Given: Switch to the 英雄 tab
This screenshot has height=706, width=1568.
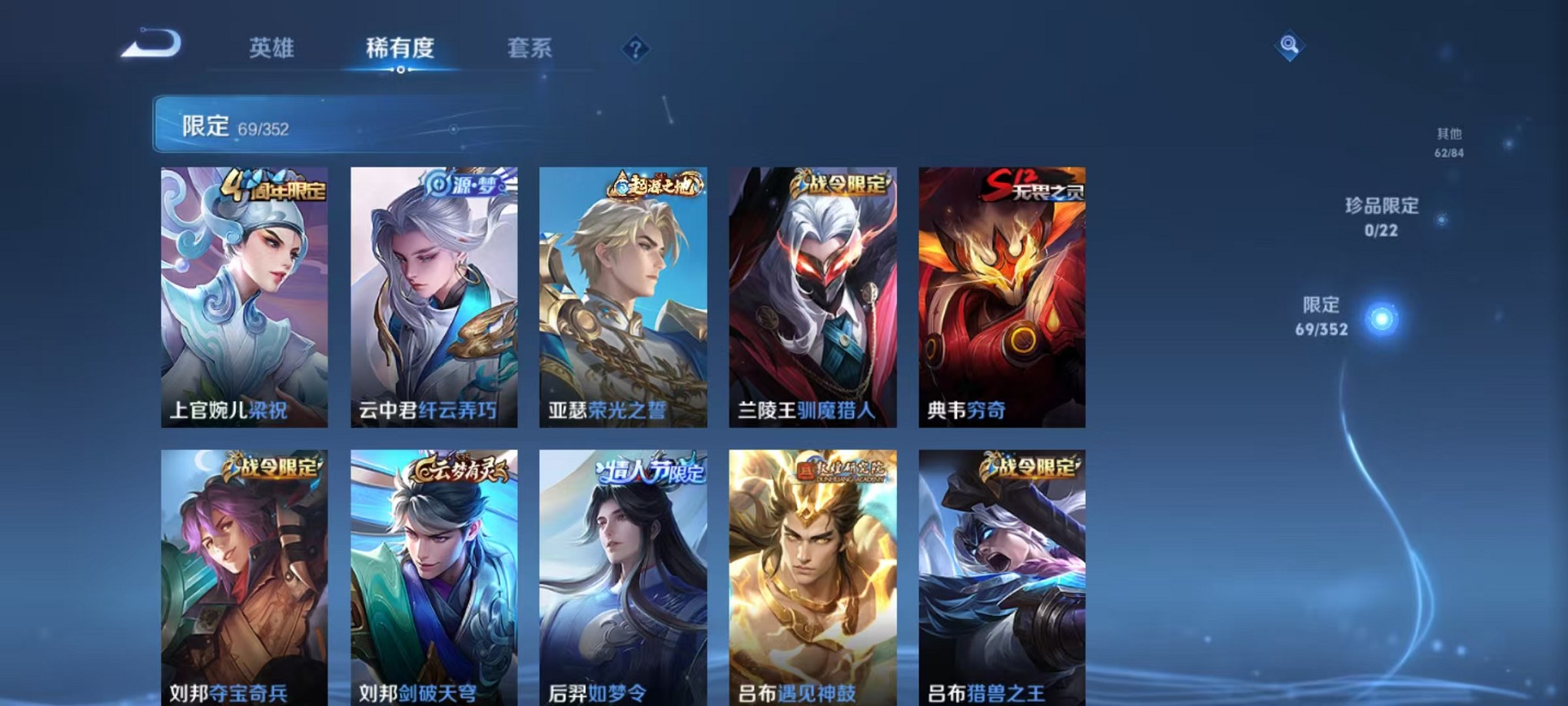Looking at the screenshot, I should pos(272,48).
